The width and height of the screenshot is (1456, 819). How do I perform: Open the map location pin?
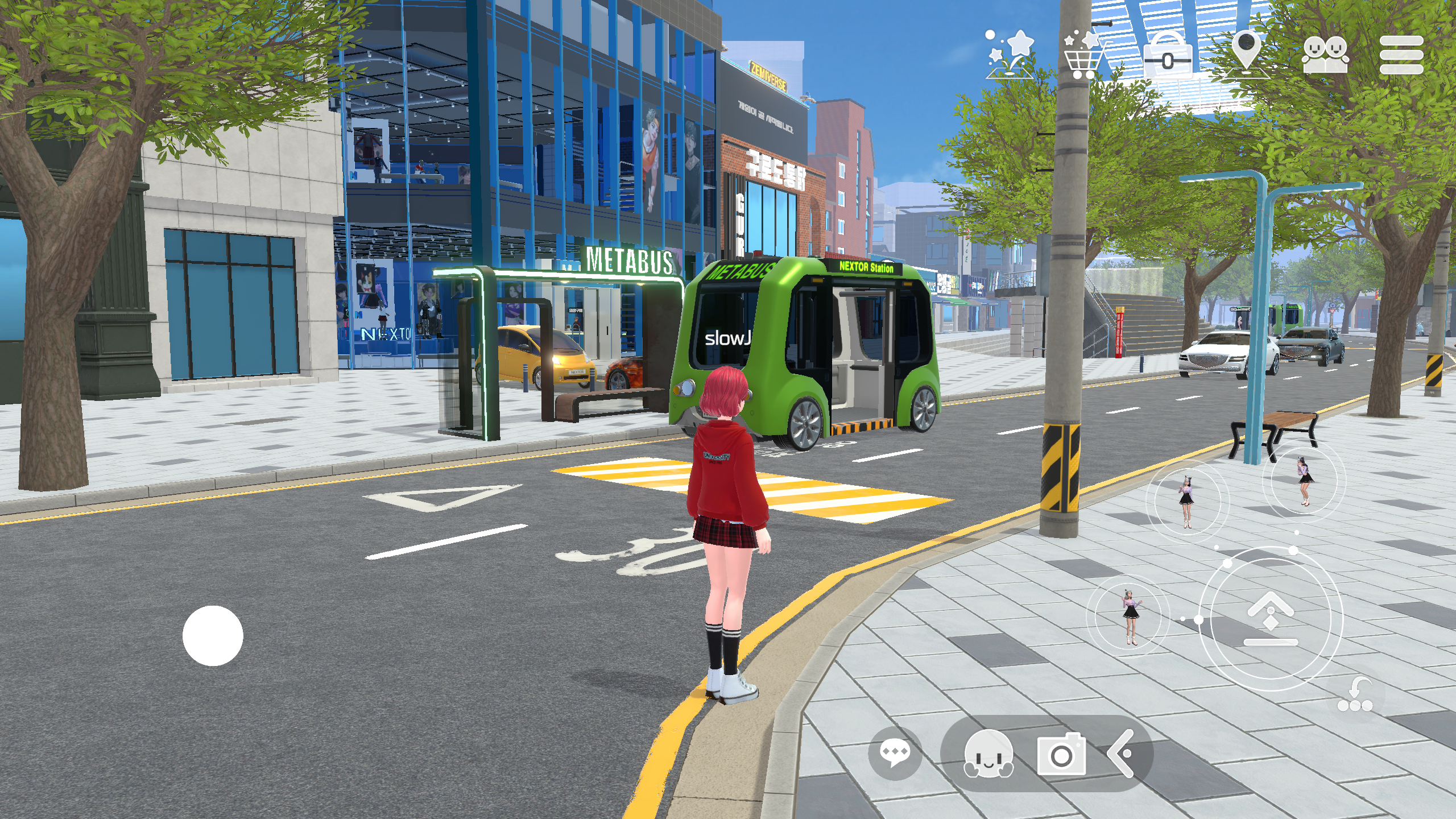pyautogui.click(x=1246, y=52)
